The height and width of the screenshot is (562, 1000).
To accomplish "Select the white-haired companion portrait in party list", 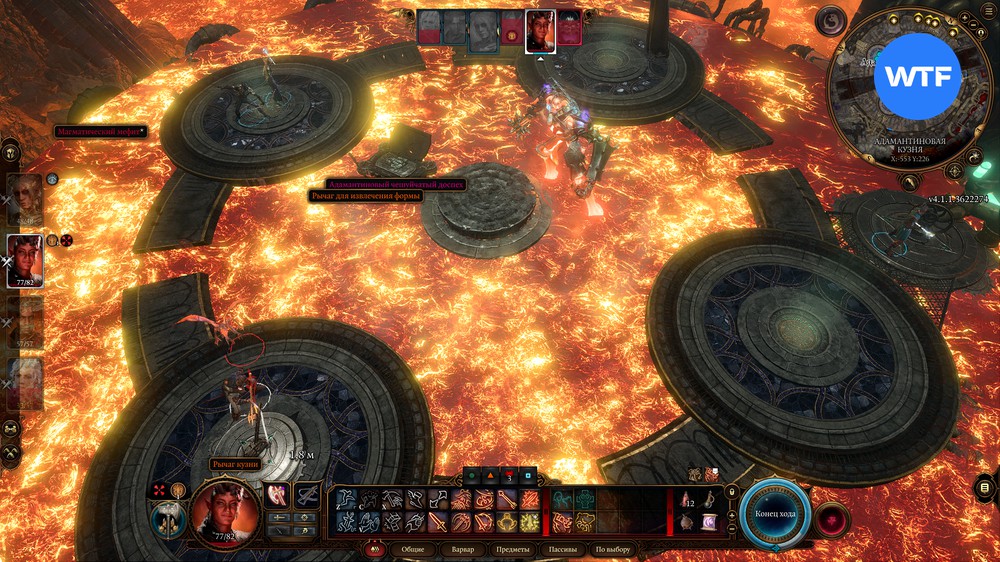I will pyautogui.click(x=26, y=383).
